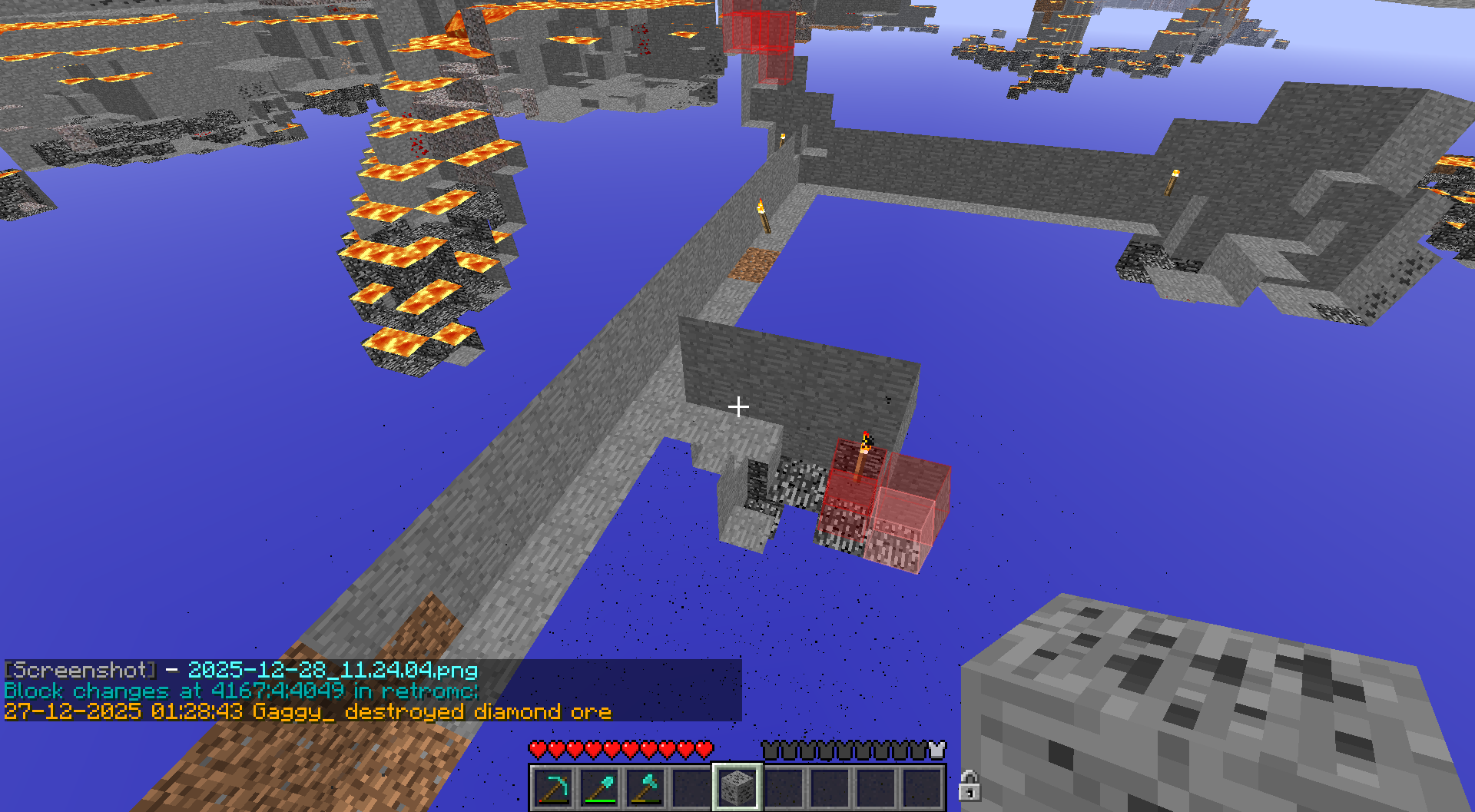Select the diamond shovel hotbar slot
Screen dimensions: 1475x812
pos(599,787)
